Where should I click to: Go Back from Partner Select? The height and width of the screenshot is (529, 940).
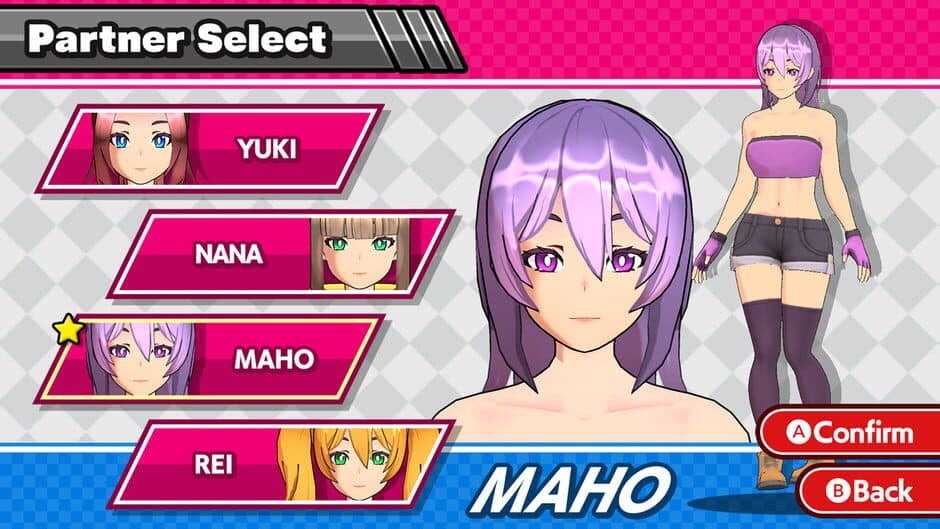pos(869,491)
